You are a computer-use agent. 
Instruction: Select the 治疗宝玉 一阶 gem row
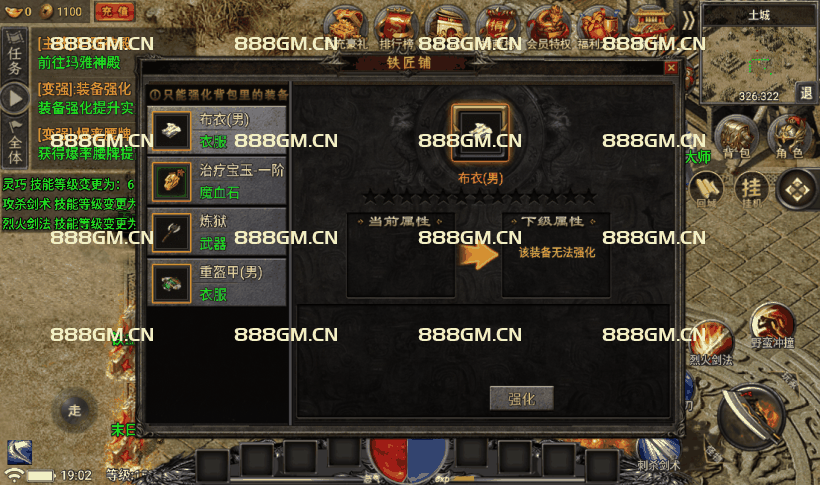point(217,180)
